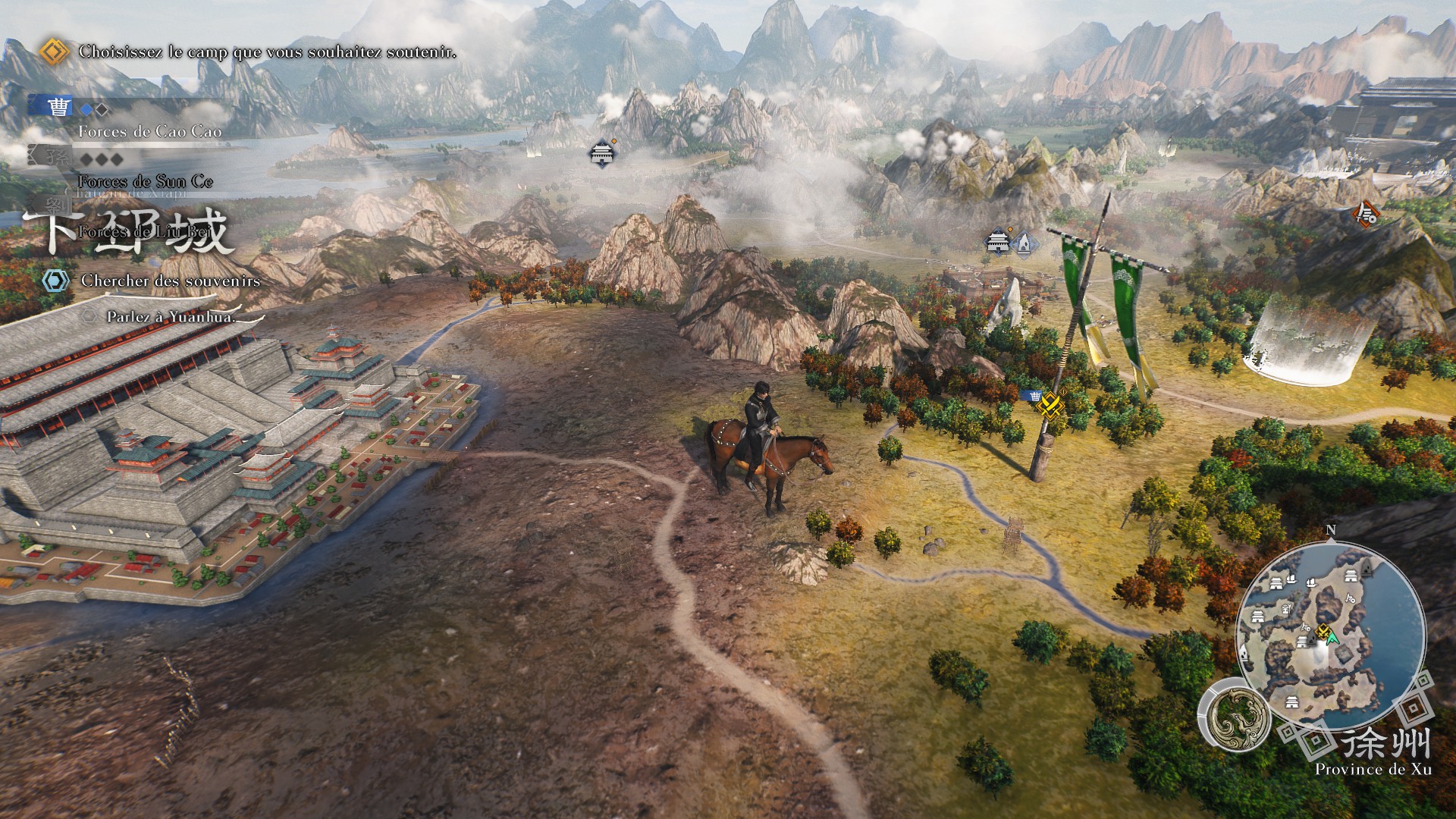
Task: Select the castle marker left of the tent icon
Action: [x=999, y=242]
